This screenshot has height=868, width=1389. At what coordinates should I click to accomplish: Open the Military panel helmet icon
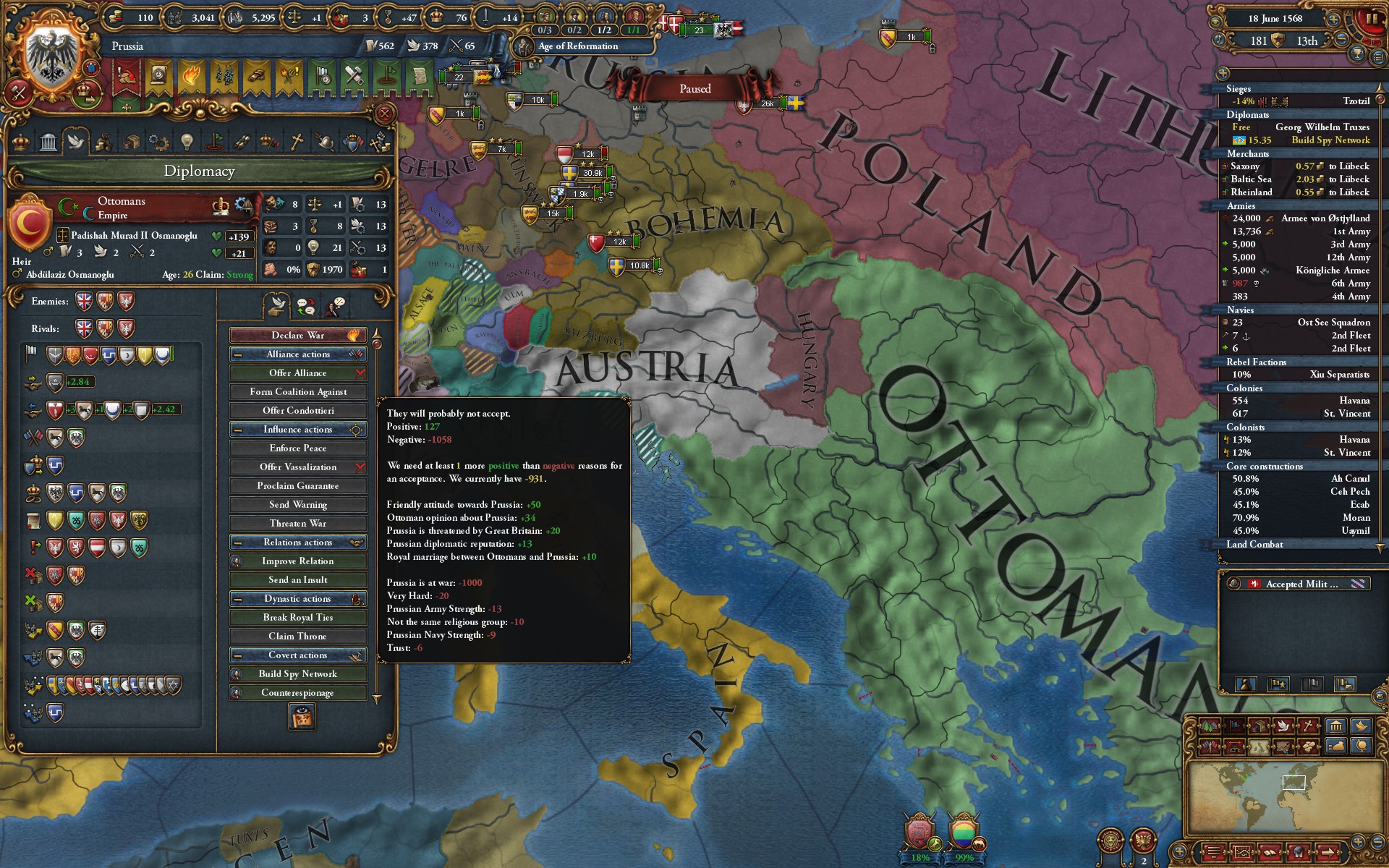click(x=325, y=141)
